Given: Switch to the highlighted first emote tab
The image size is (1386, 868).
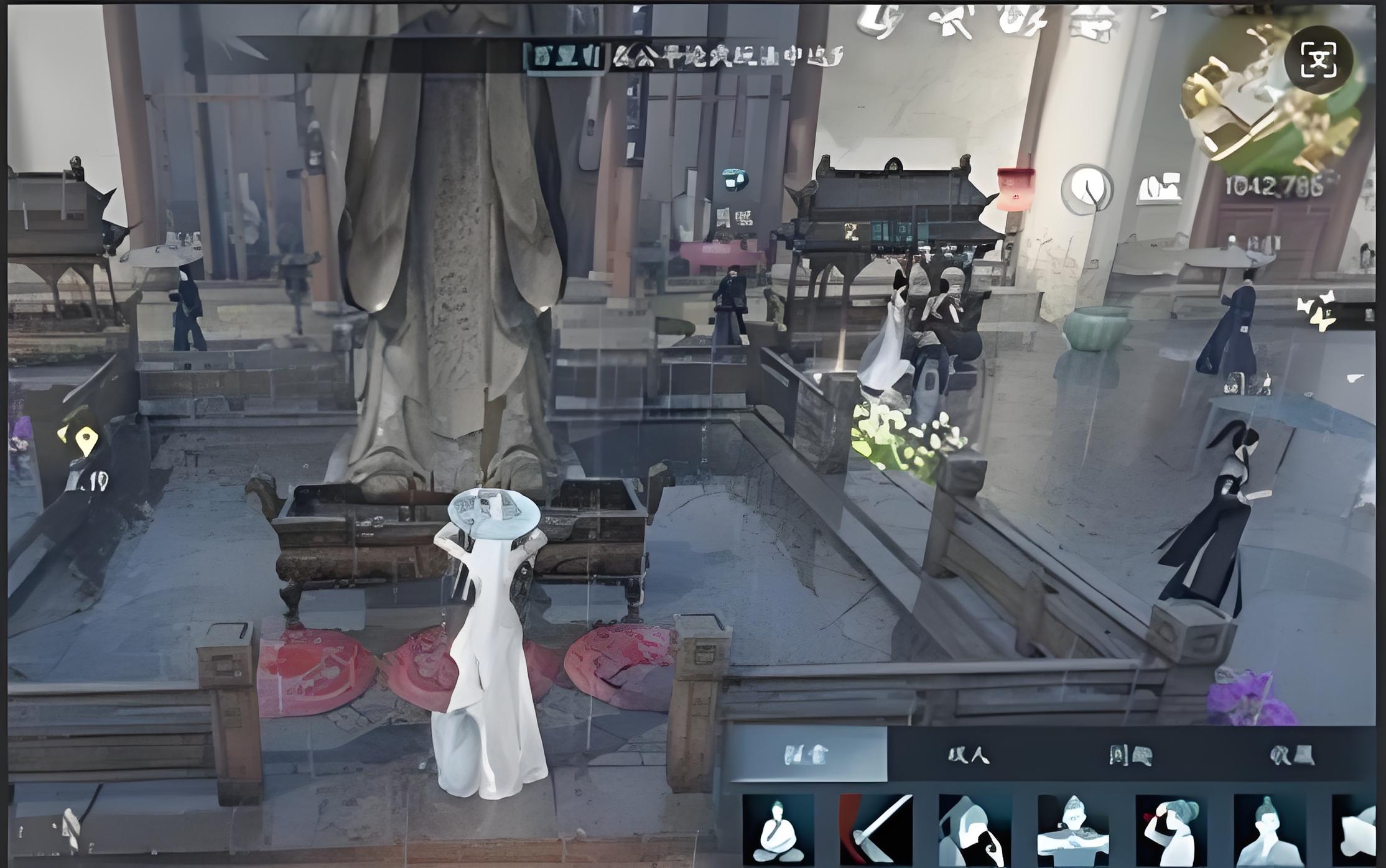Looking at the screenshot, I should pos(807,755).
